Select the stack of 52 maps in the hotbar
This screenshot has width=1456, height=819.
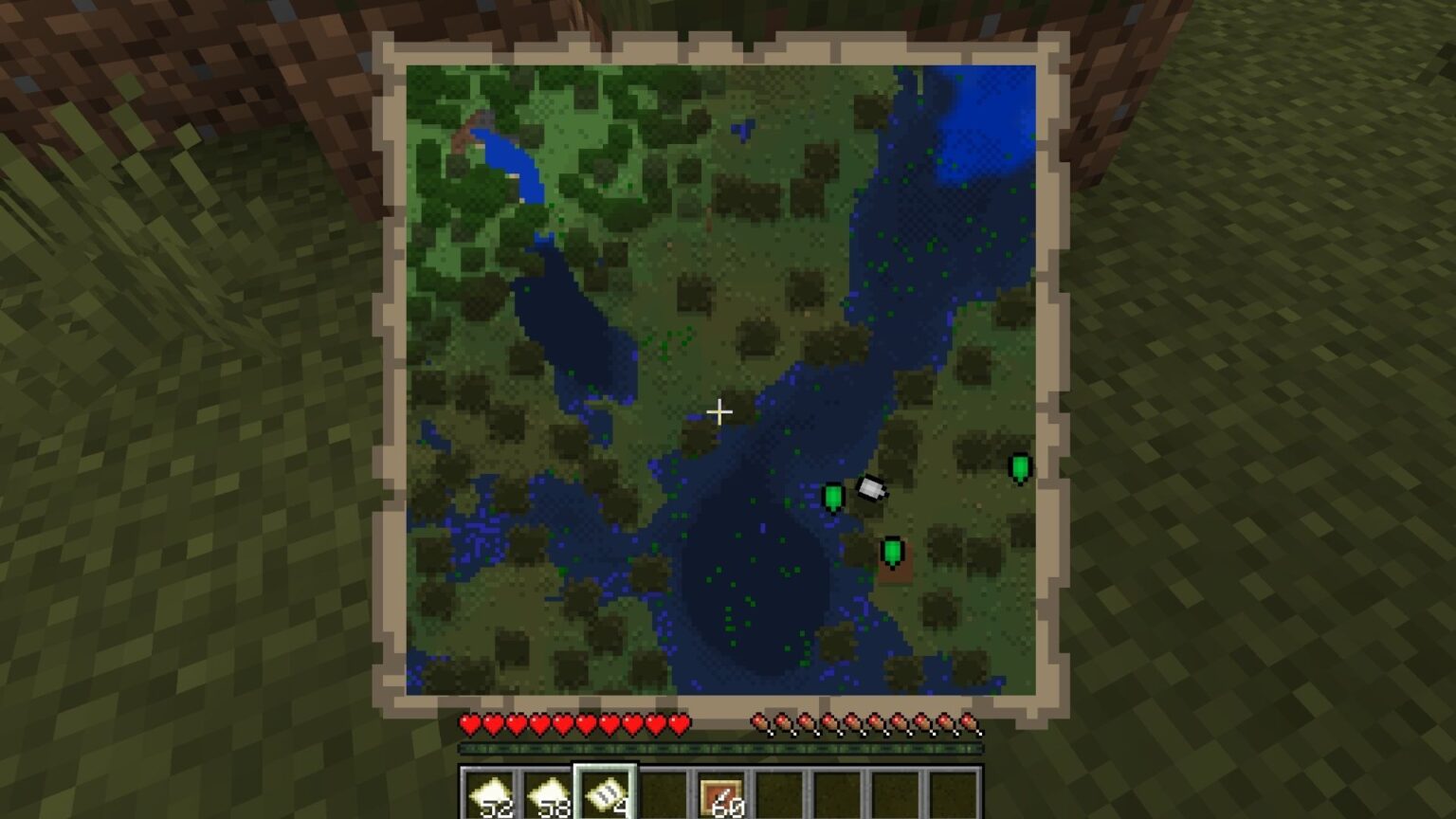coord(493,794)
